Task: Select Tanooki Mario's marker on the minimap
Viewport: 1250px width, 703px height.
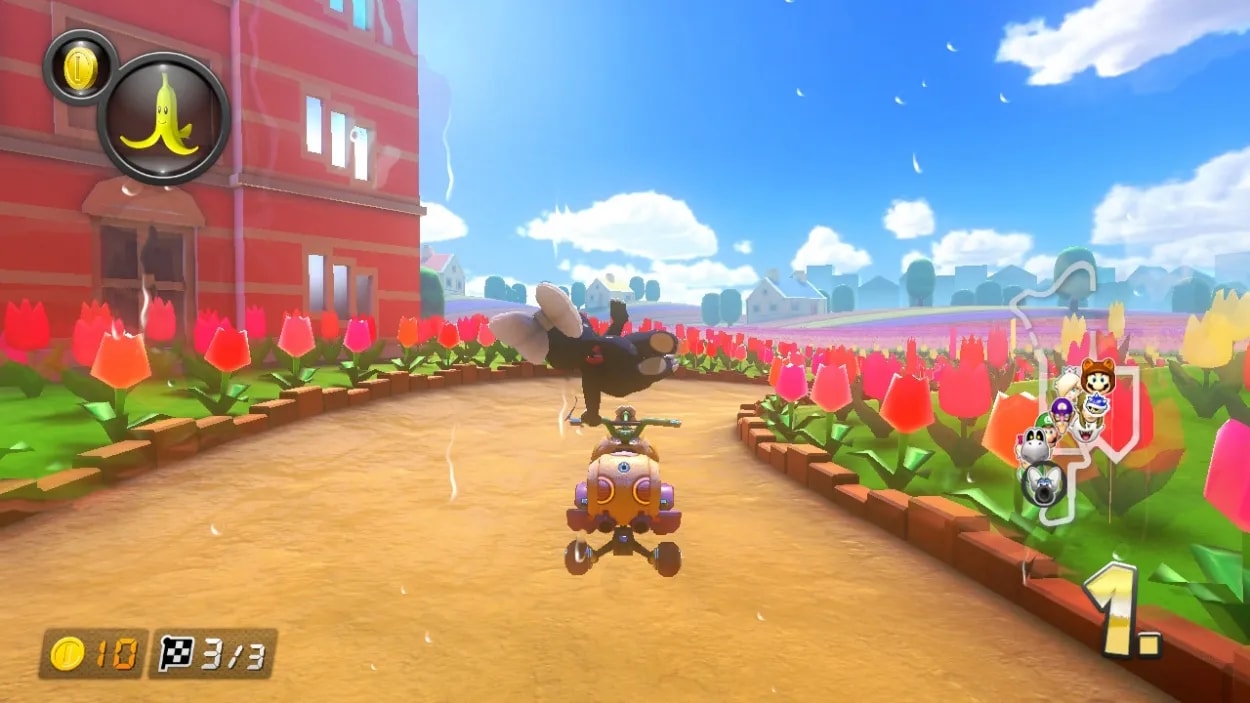Action: 1097,376
